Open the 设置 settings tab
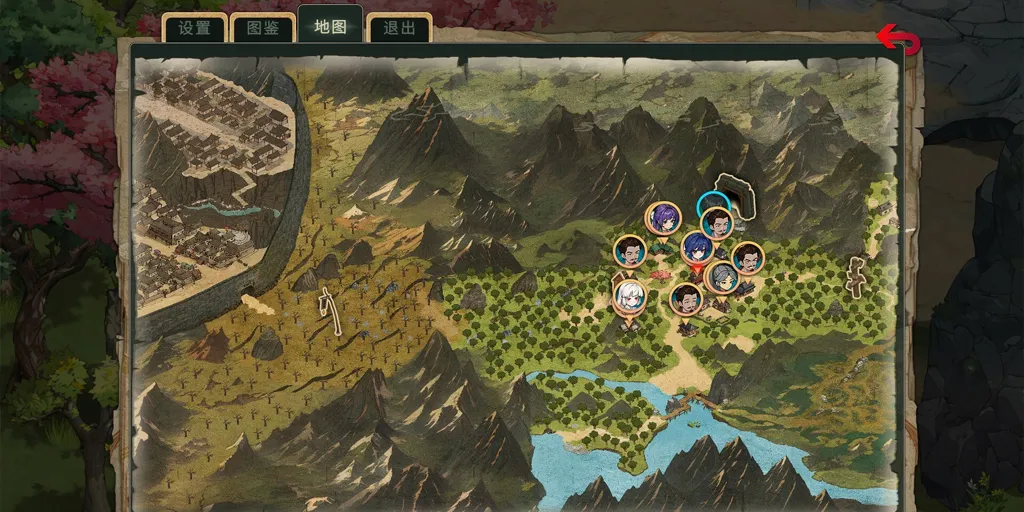The image size is (1024, 512). 195,28
